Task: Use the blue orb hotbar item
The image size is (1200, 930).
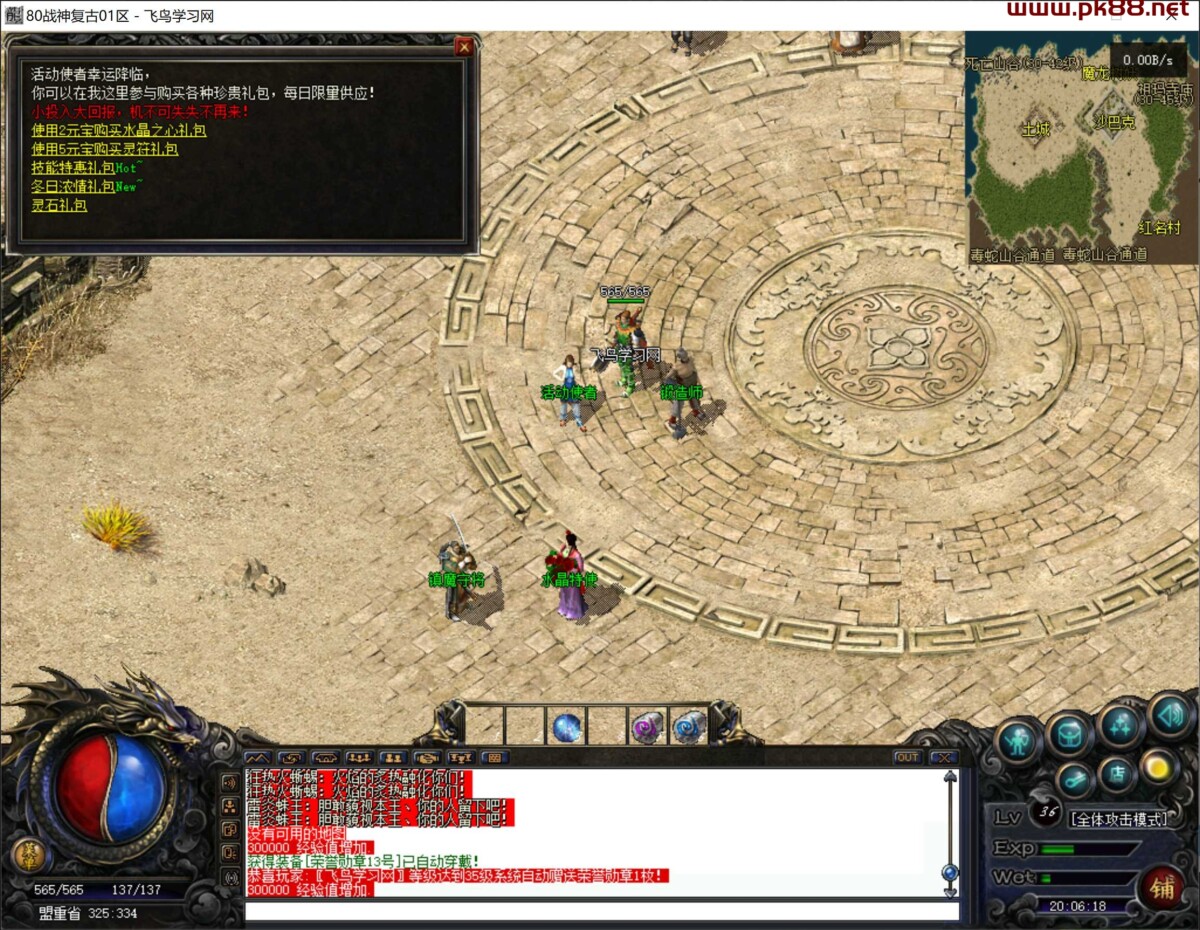Action: (x=567, y=727)
